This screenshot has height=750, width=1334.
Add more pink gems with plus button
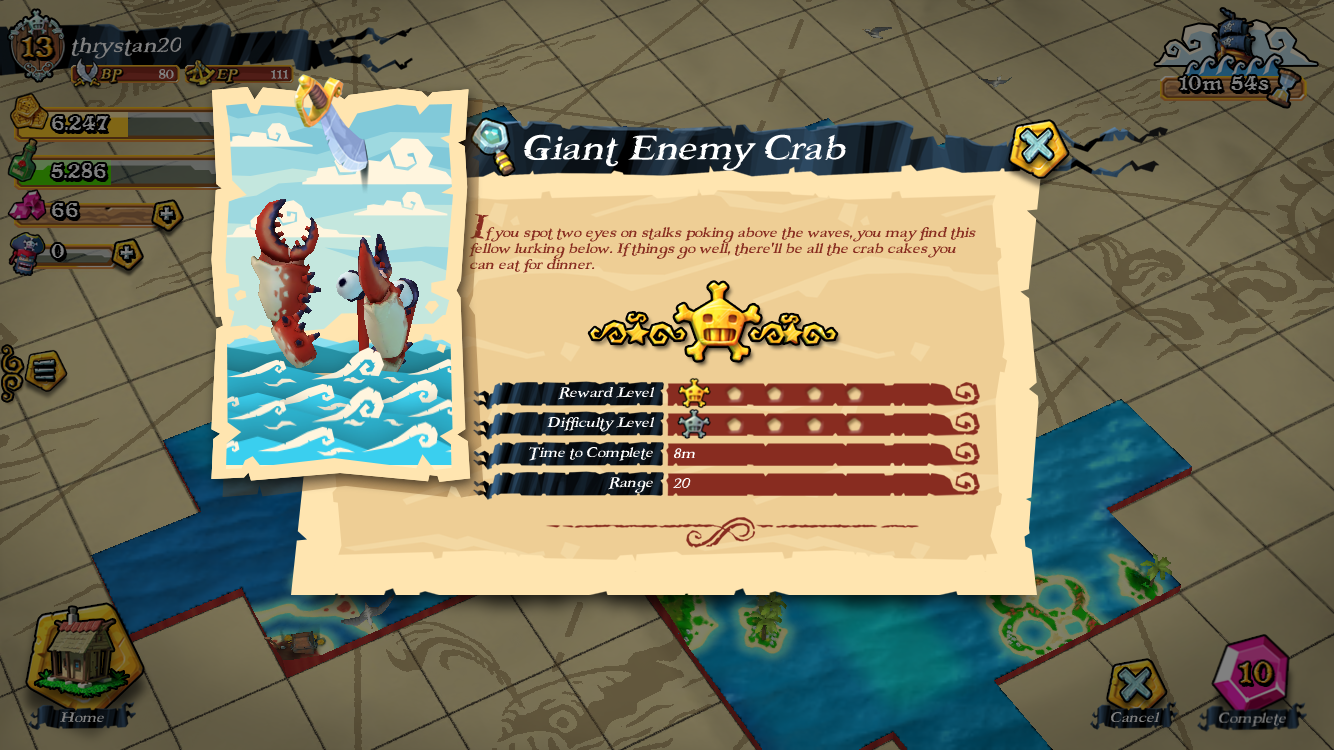coord(167,214)
